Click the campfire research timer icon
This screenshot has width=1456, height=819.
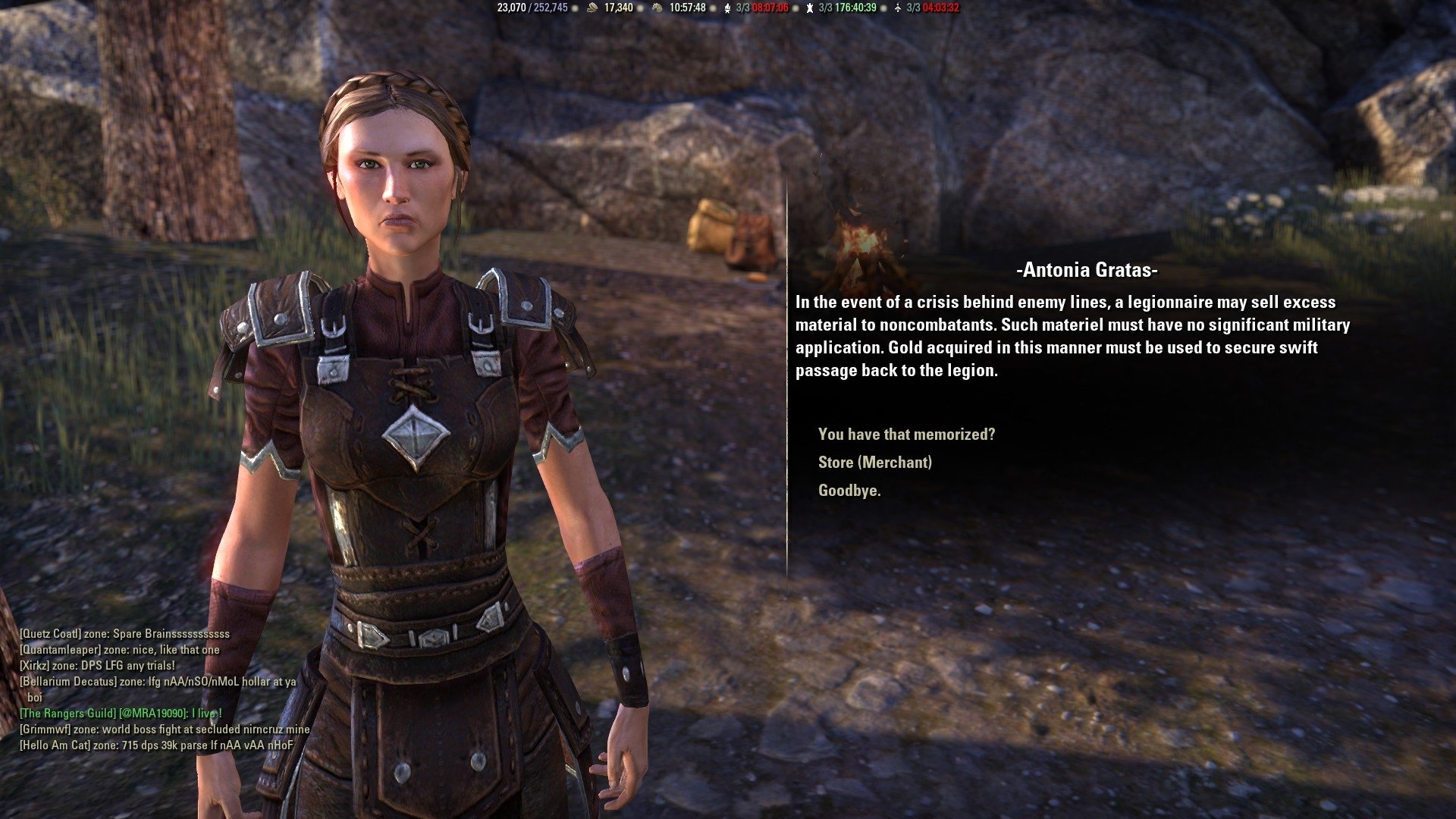[726, 9]
